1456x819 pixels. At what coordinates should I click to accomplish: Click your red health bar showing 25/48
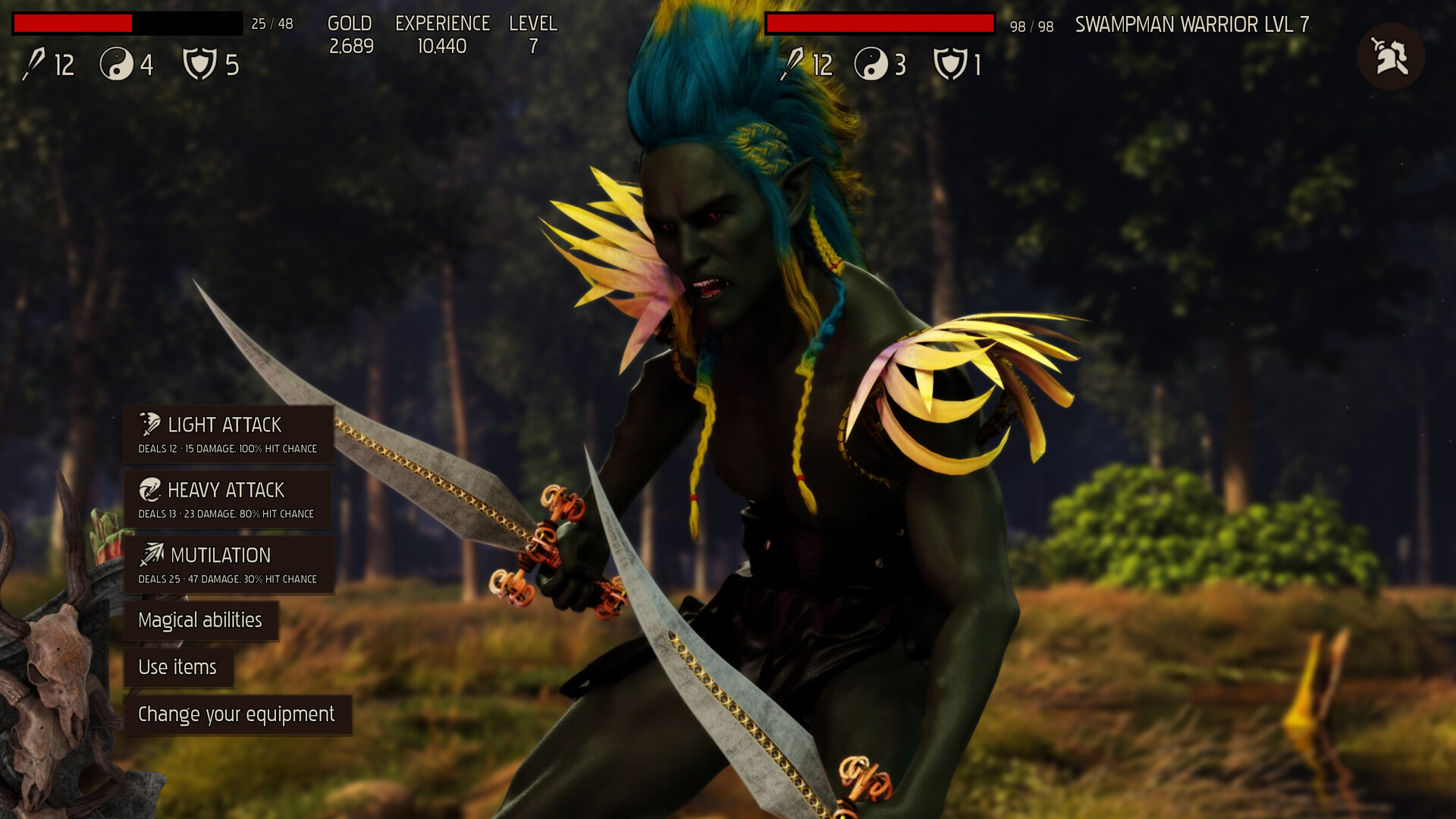click(x=125, y=23)
